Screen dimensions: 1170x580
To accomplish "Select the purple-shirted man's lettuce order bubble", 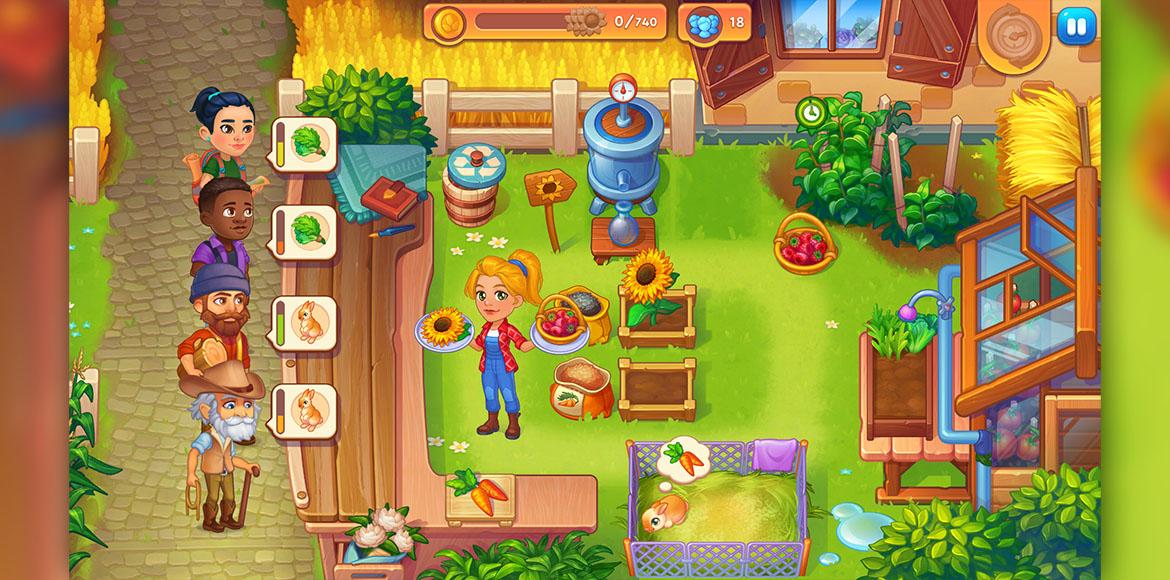I will (303, 232).
